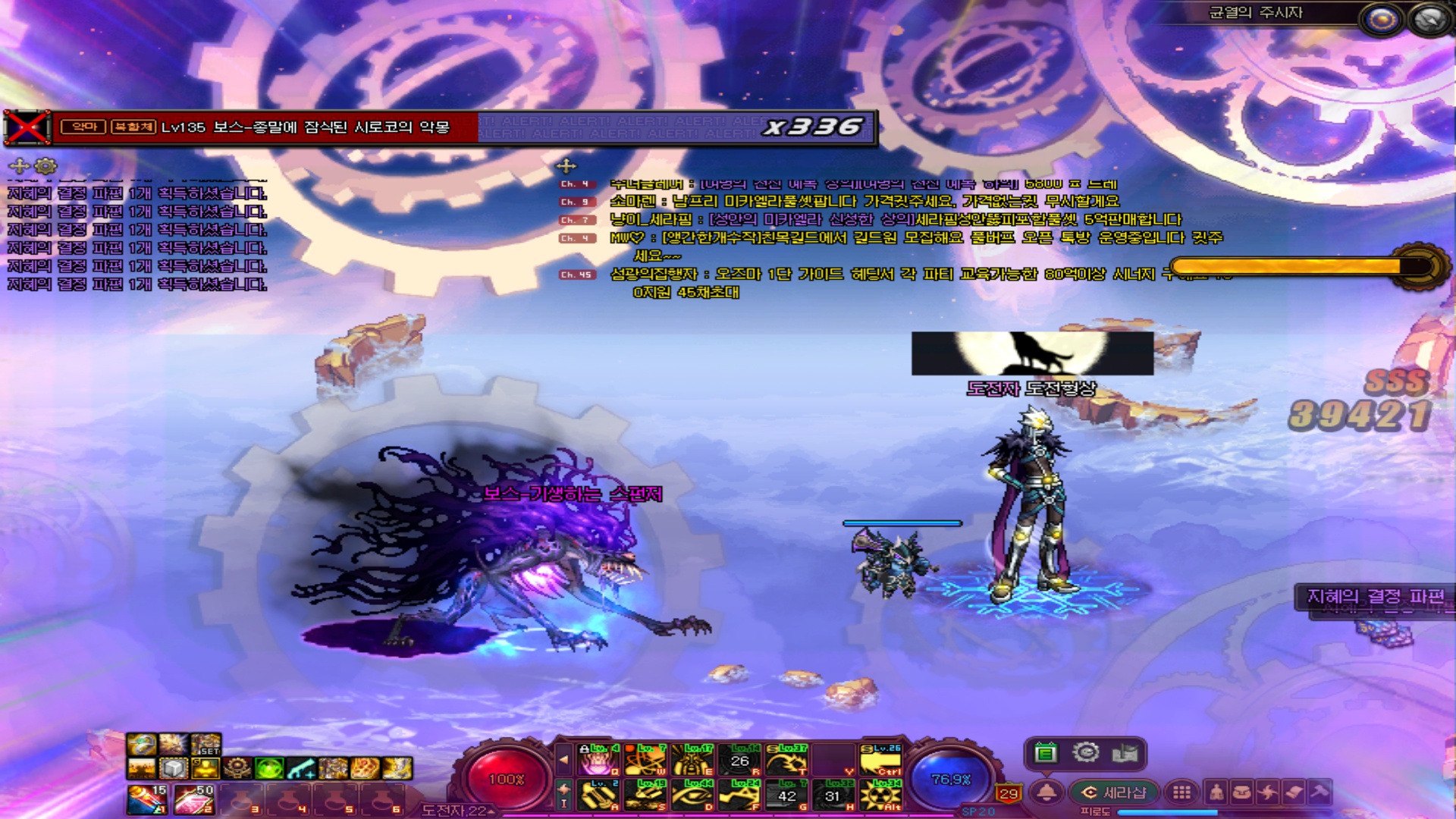Screen dimensions: 1456x819
Task: Click the skill bar left arrow toggle
Action: [x=563, y=758]
